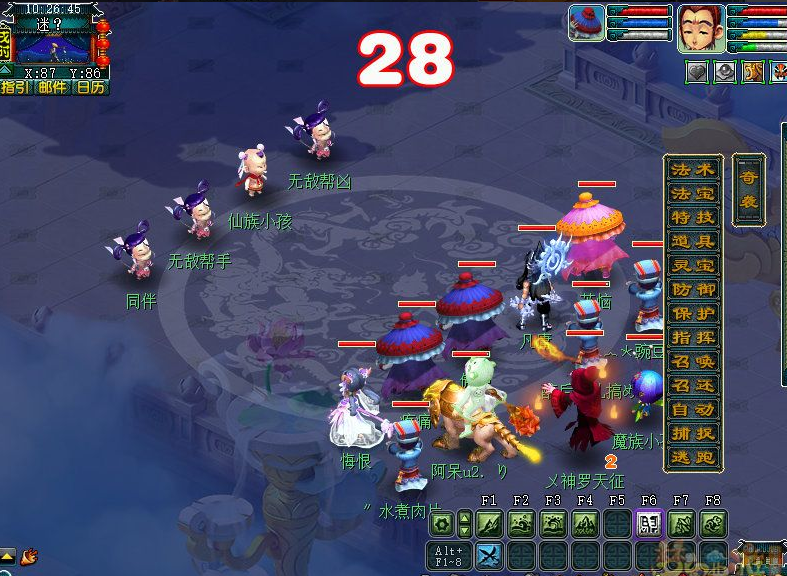Open the 法术 spell menu
Viewport: 787px width, 576px height.
(693, 170)
